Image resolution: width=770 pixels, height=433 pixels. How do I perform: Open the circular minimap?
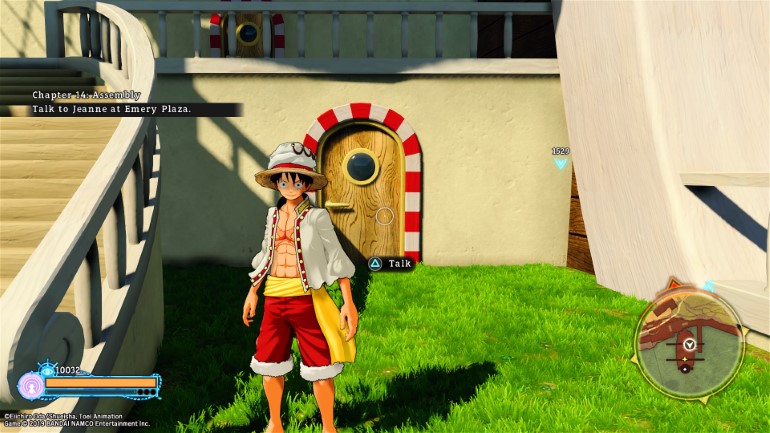pos(689,343)
